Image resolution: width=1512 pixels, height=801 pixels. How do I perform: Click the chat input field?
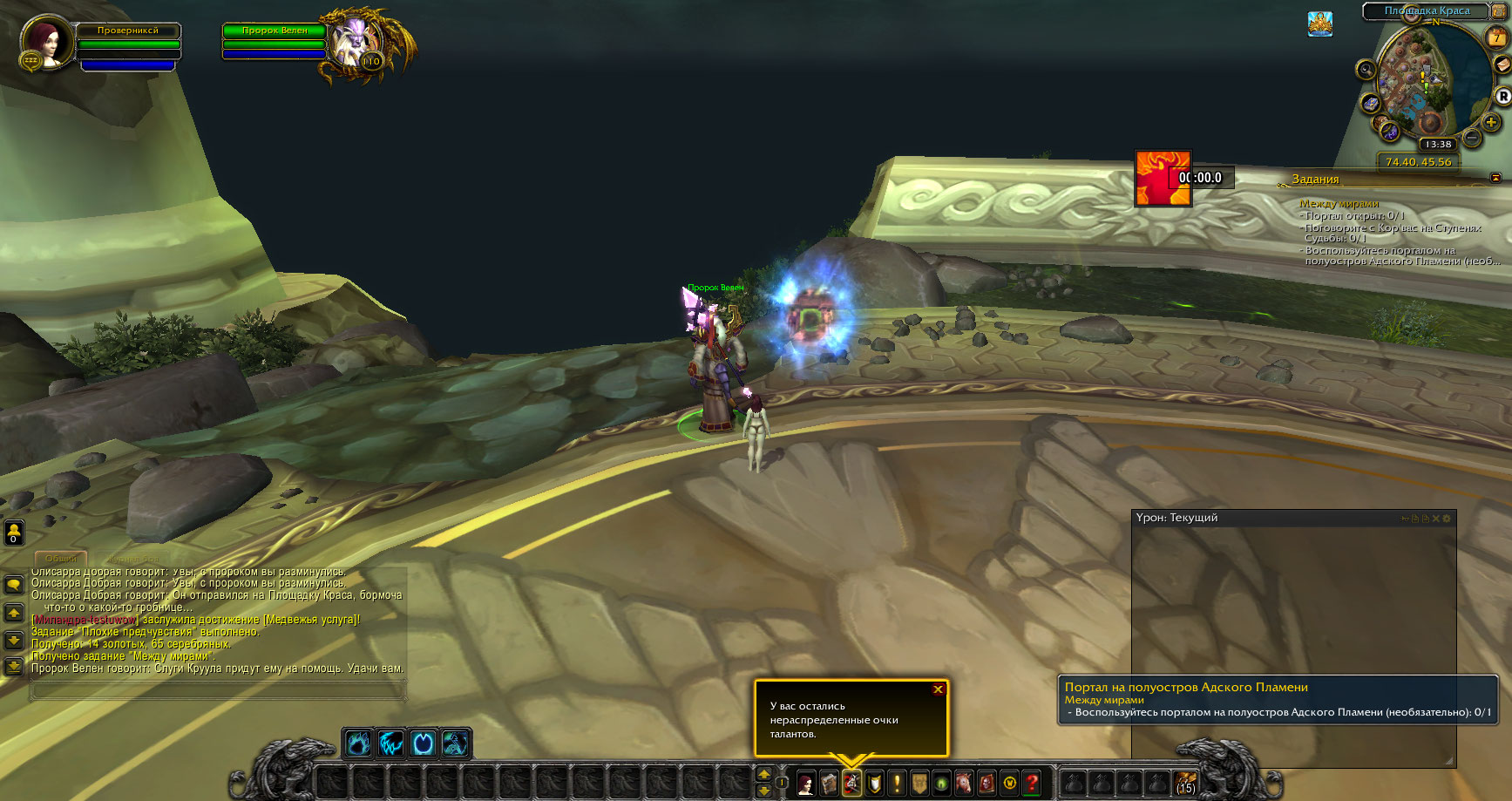point(218,690)
